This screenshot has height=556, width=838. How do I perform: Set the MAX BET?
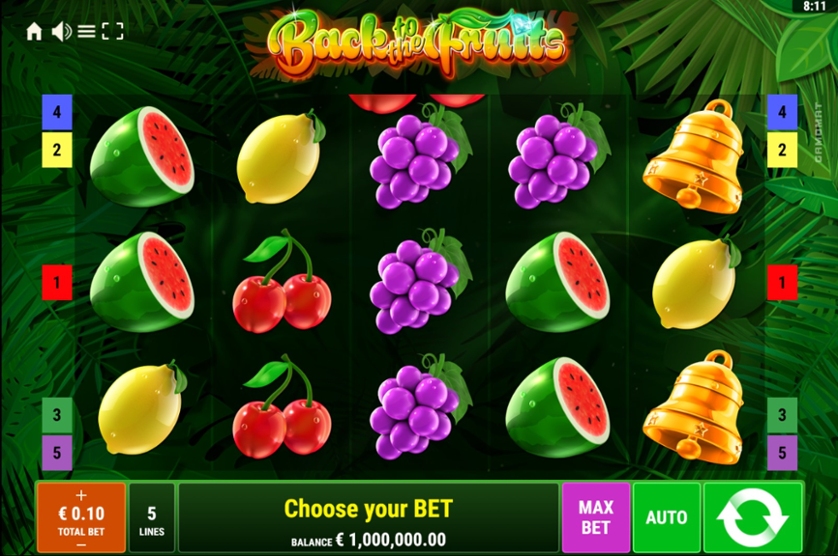pyautogui.click(x=595, y=518)
